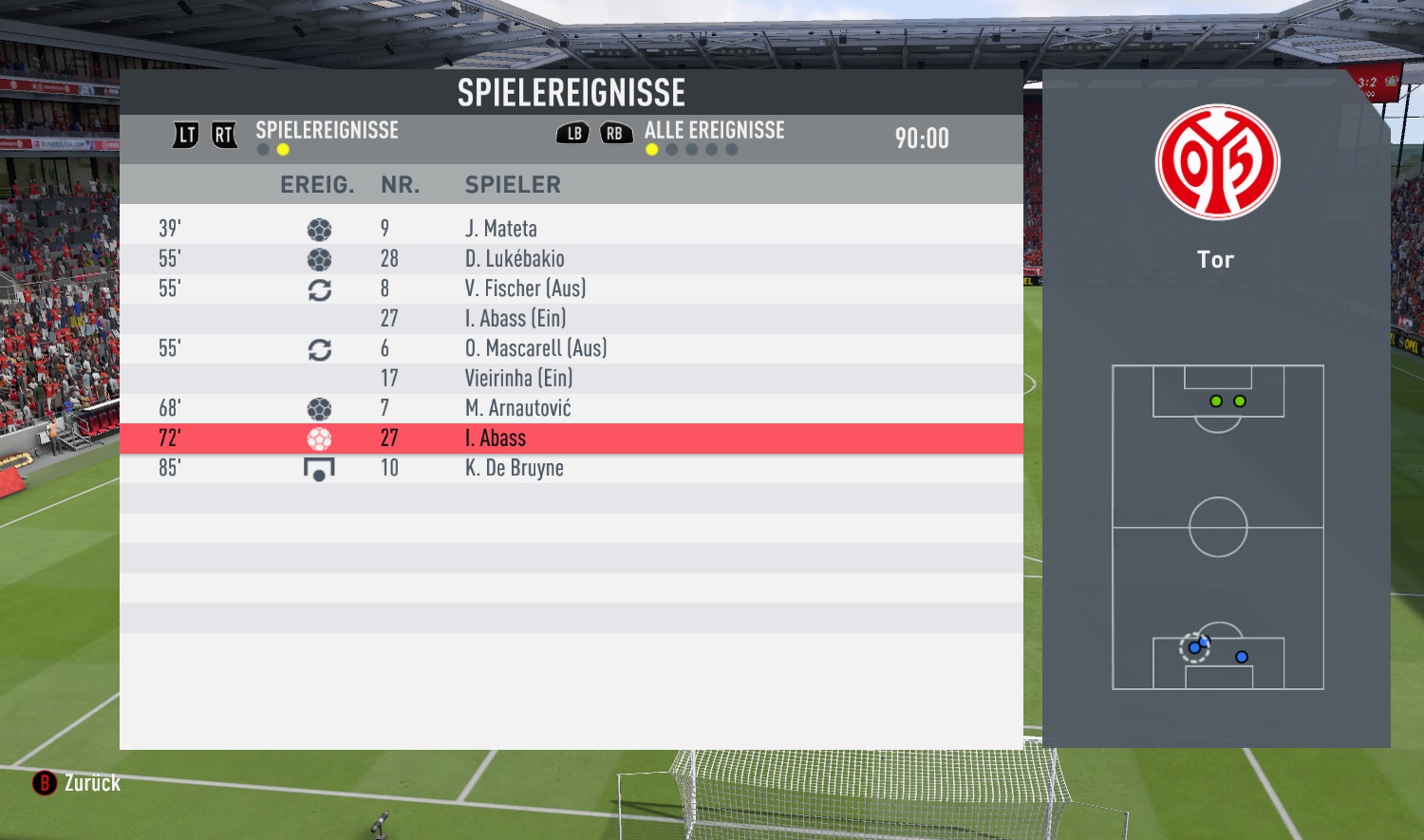Switch to the Spielereignisse tab

pyautogui.click(x=327, y=131)
